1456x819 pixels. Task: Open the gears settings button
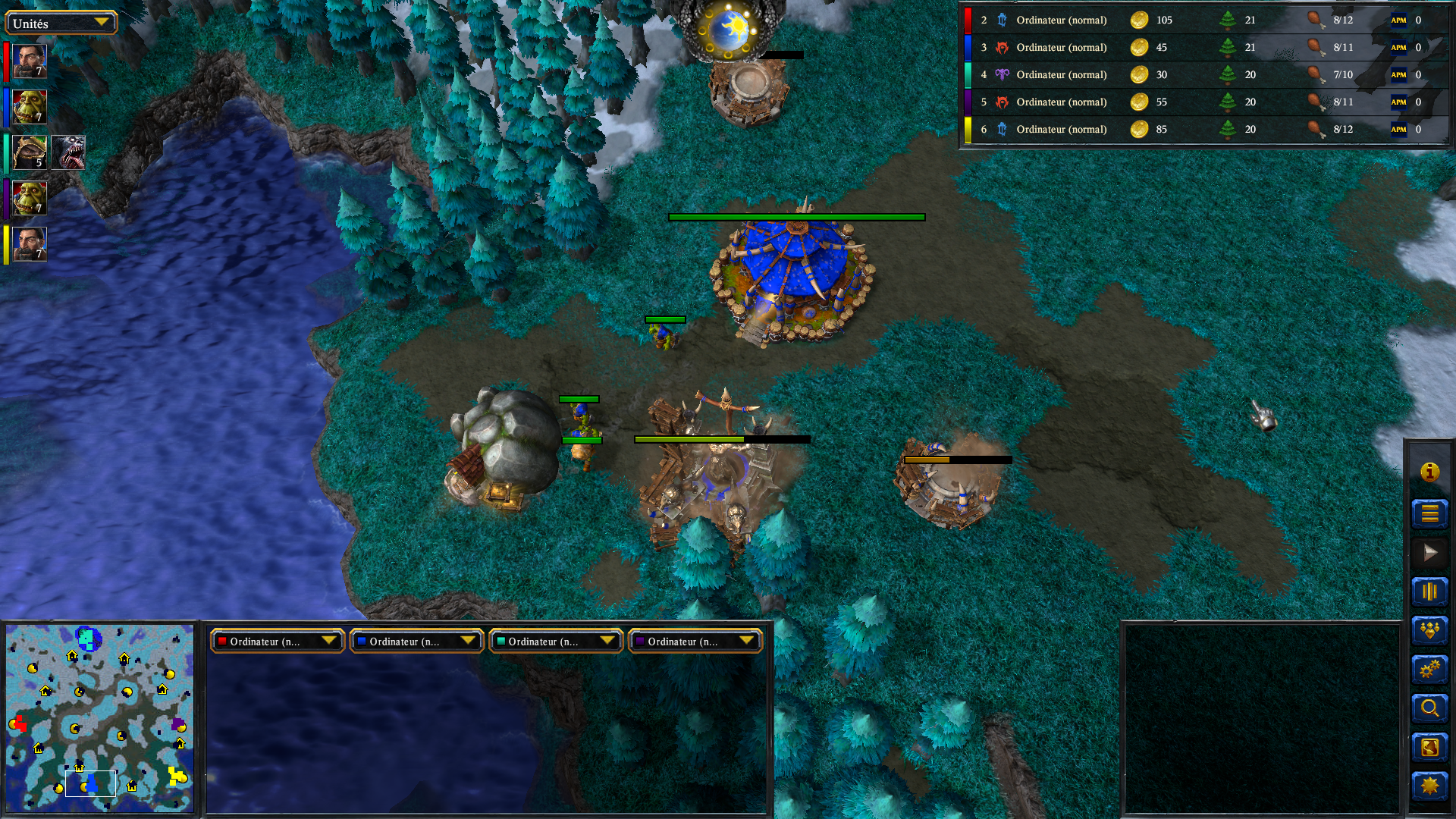(x=1429, y=670)
